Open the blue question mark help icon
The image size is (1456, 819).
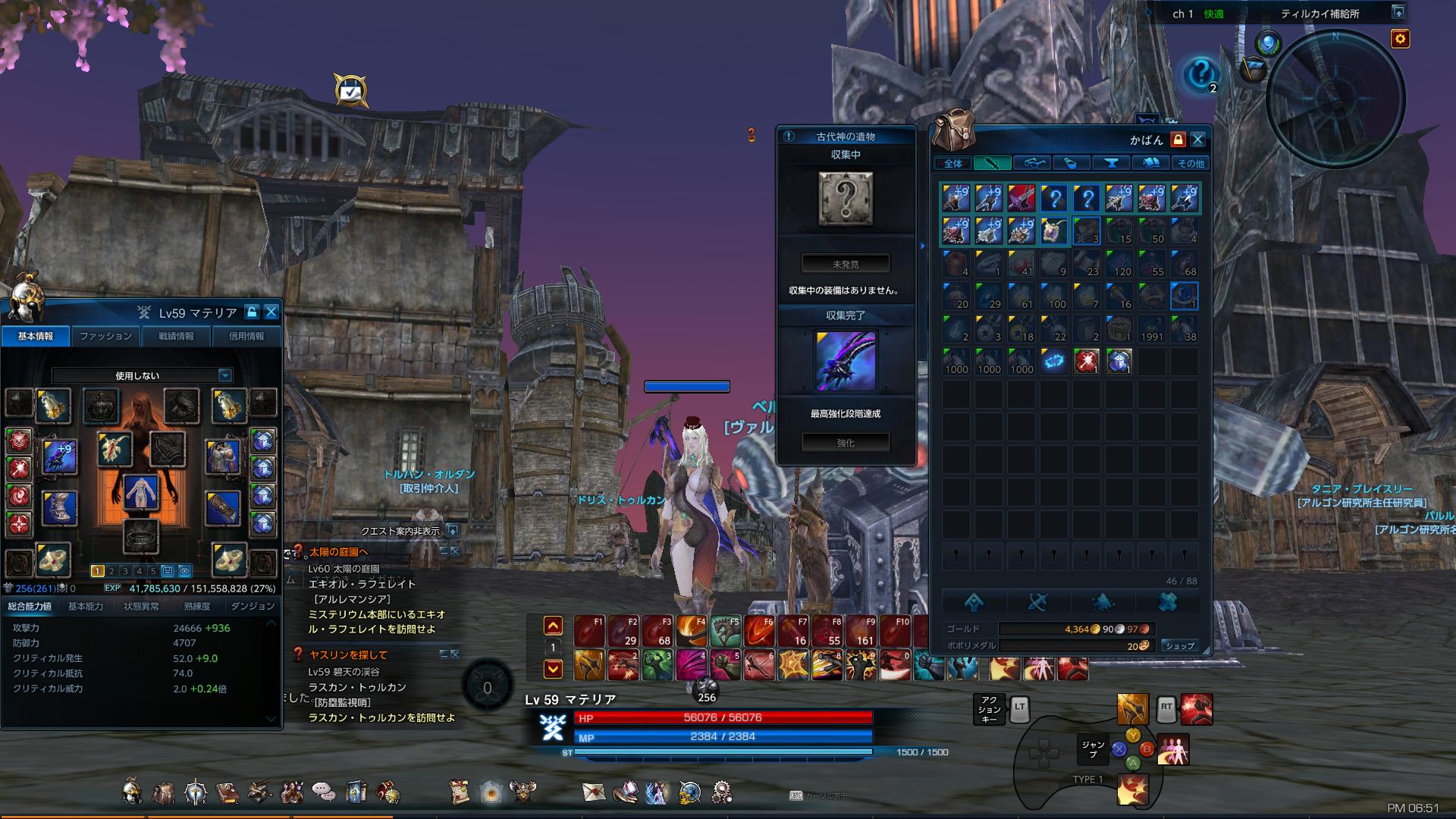click(x=1200, y=74)
